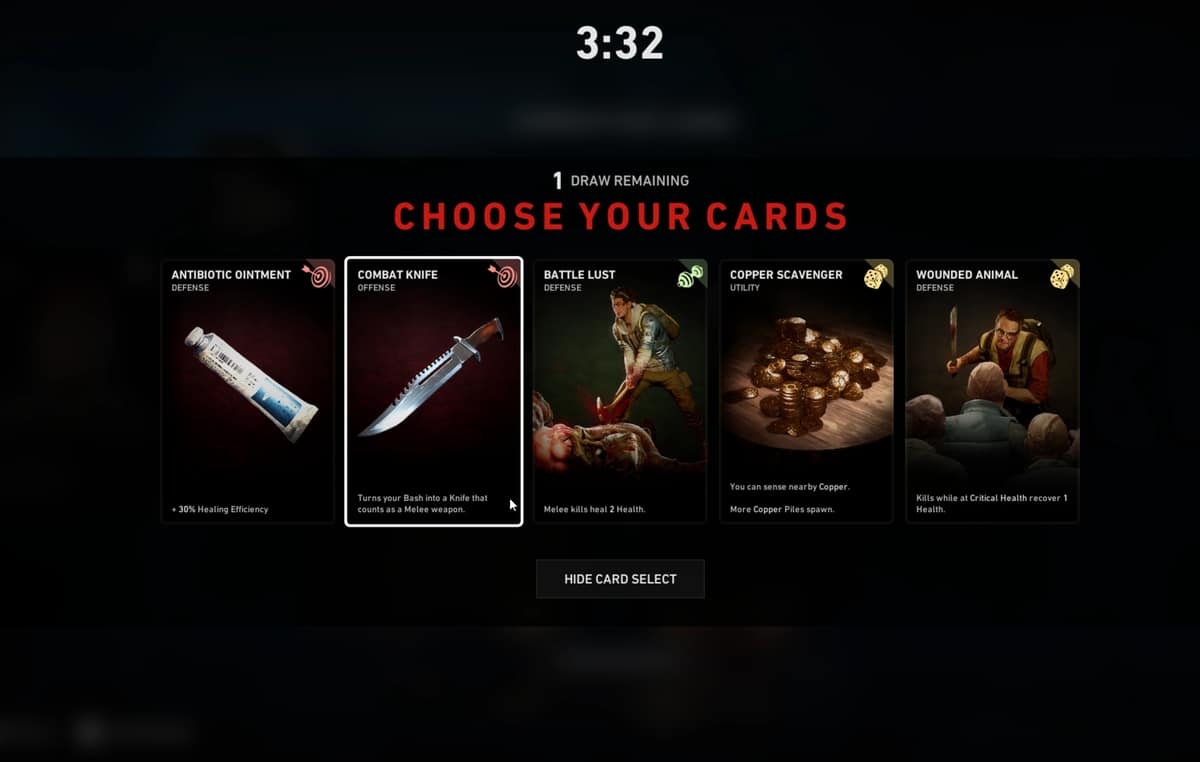This screenshot has width=1200, height=762.
Task: Select the Combat Knife offense card
Action: [433, 391]
